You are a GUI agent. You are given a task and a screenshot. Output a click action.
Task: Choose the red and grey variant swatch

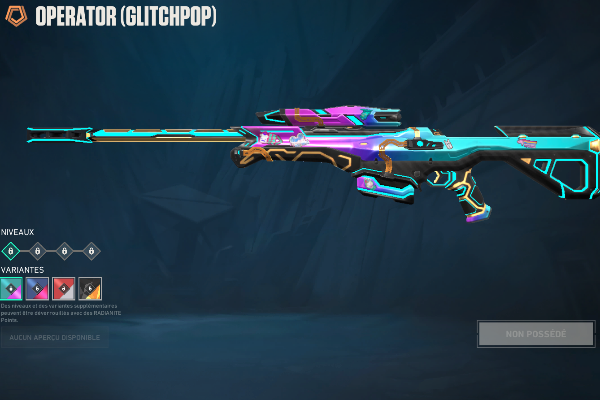point(64,289)
